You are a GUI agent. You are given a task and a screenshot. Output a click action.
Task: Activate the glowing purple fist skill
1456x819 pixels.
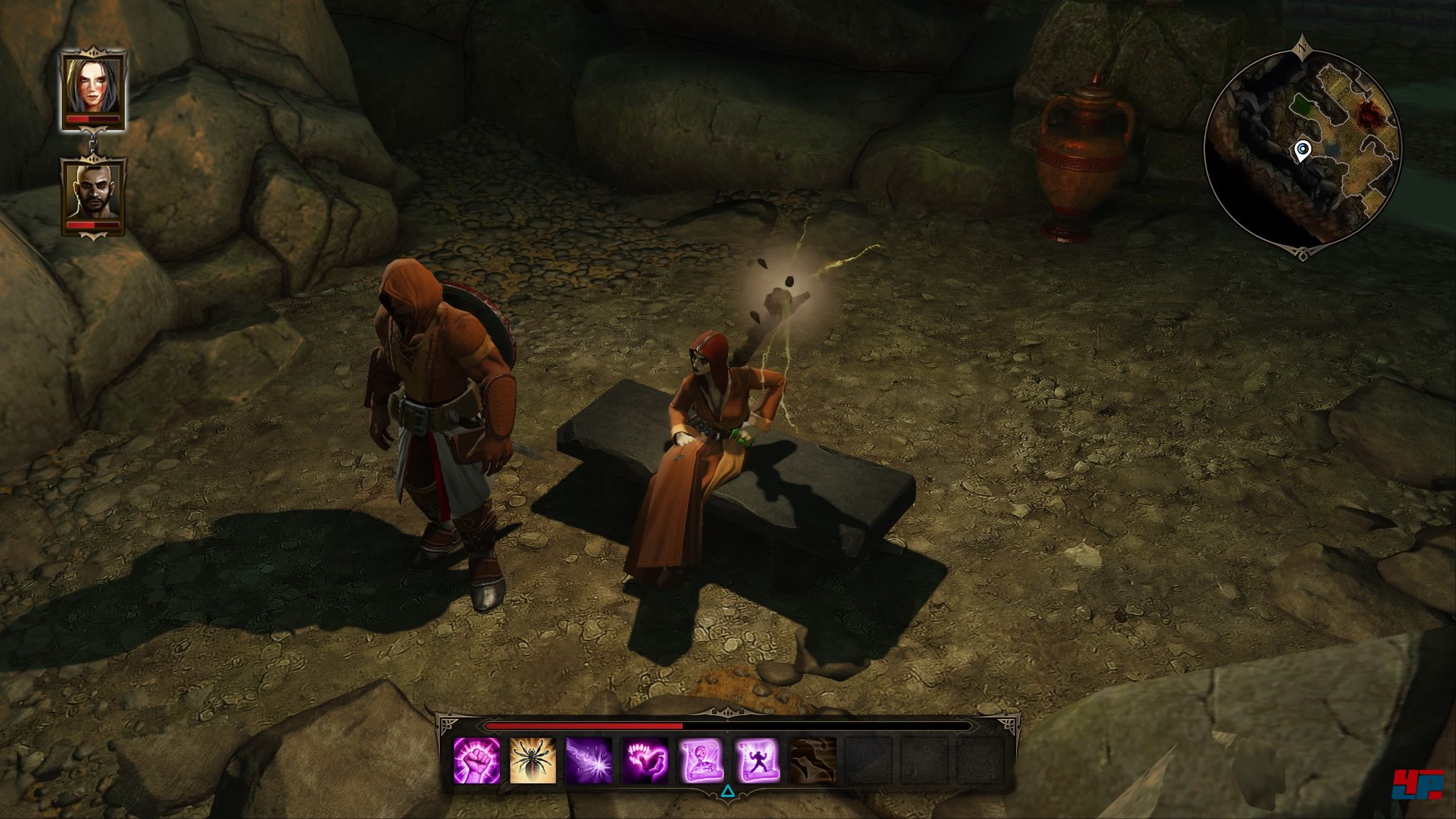click(477, 761)
